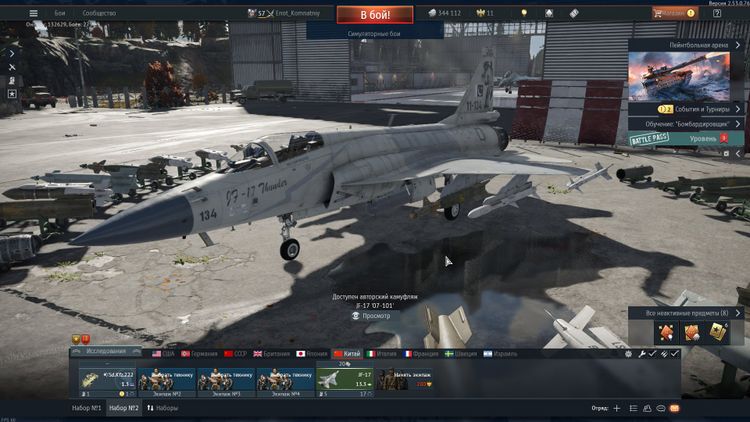Screen dimensions: 750x422
Task: Open the Battle Pass level panel
Action: (x=686, y=138)
